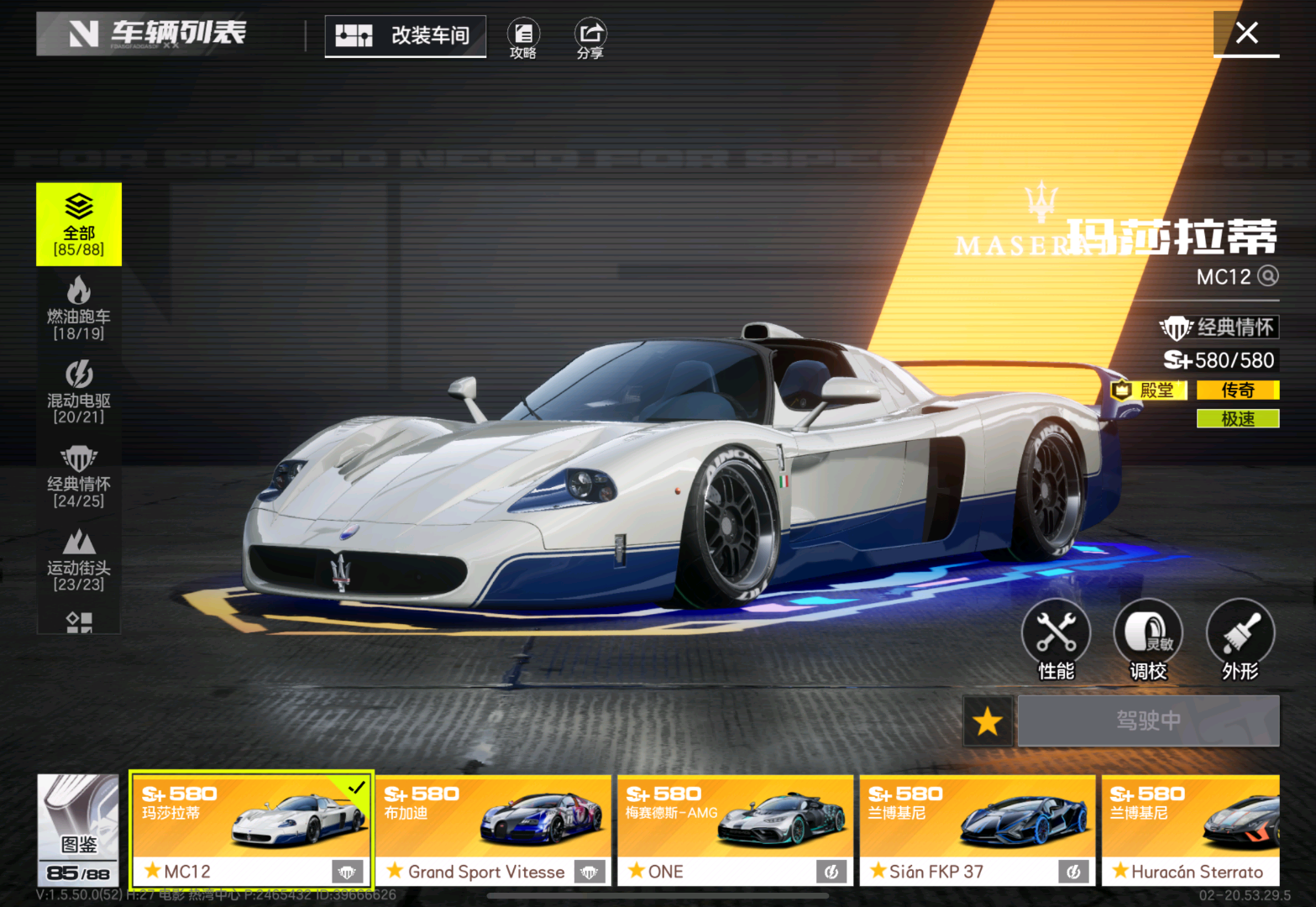
Task: Open the 改装车间 modification workshop
Action: (x=406, y=36)
